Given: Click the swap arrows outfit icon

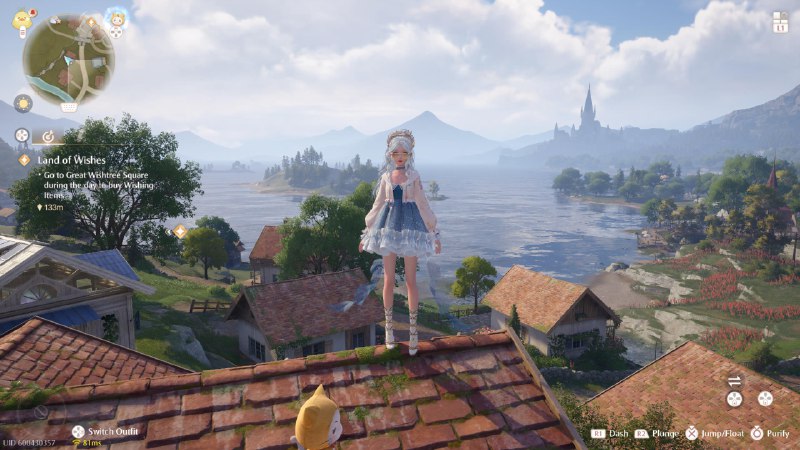Looking at the screenshot, I should (735, 380).
